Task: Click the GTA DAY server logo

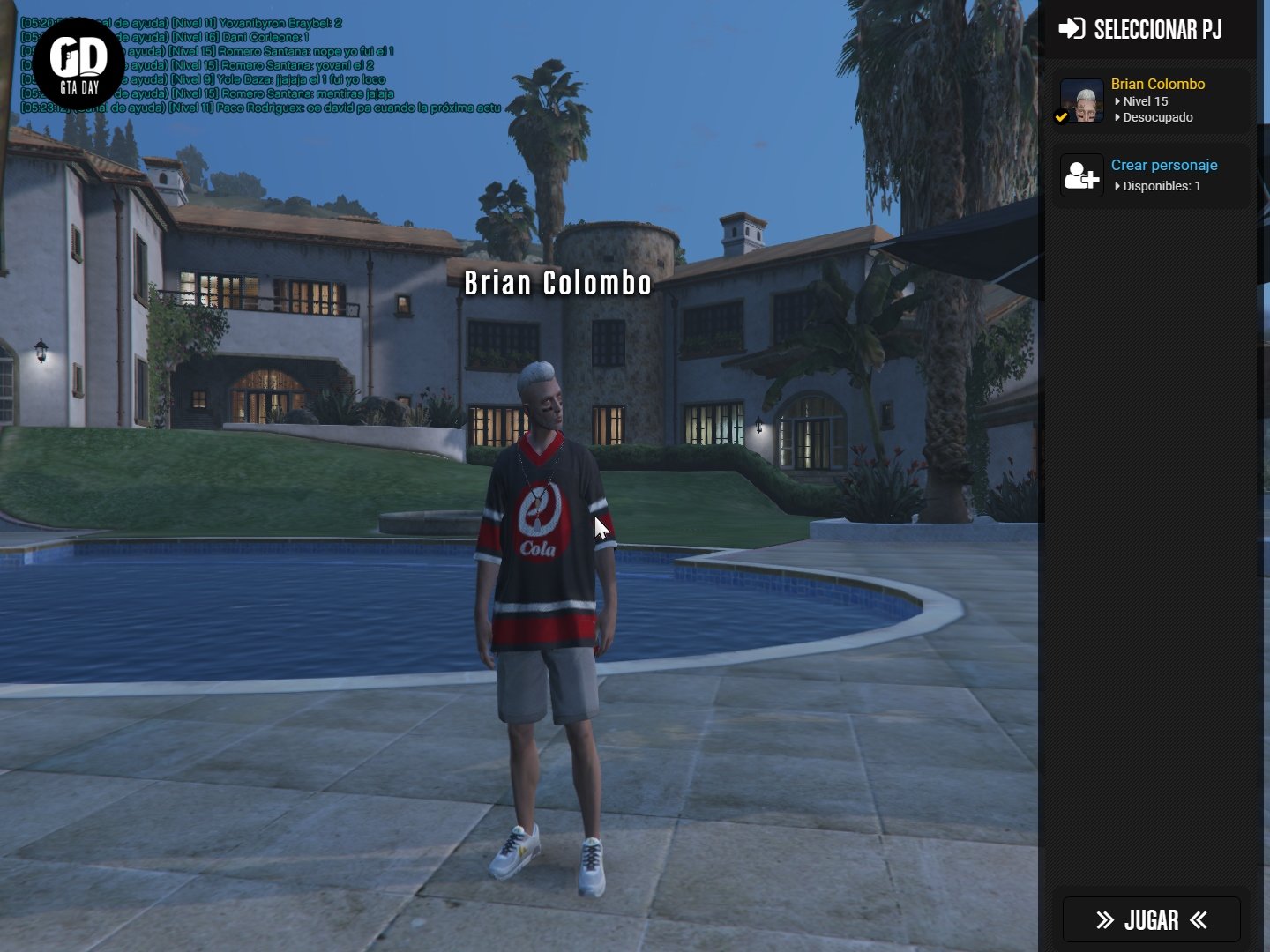Action: [79, 63]
